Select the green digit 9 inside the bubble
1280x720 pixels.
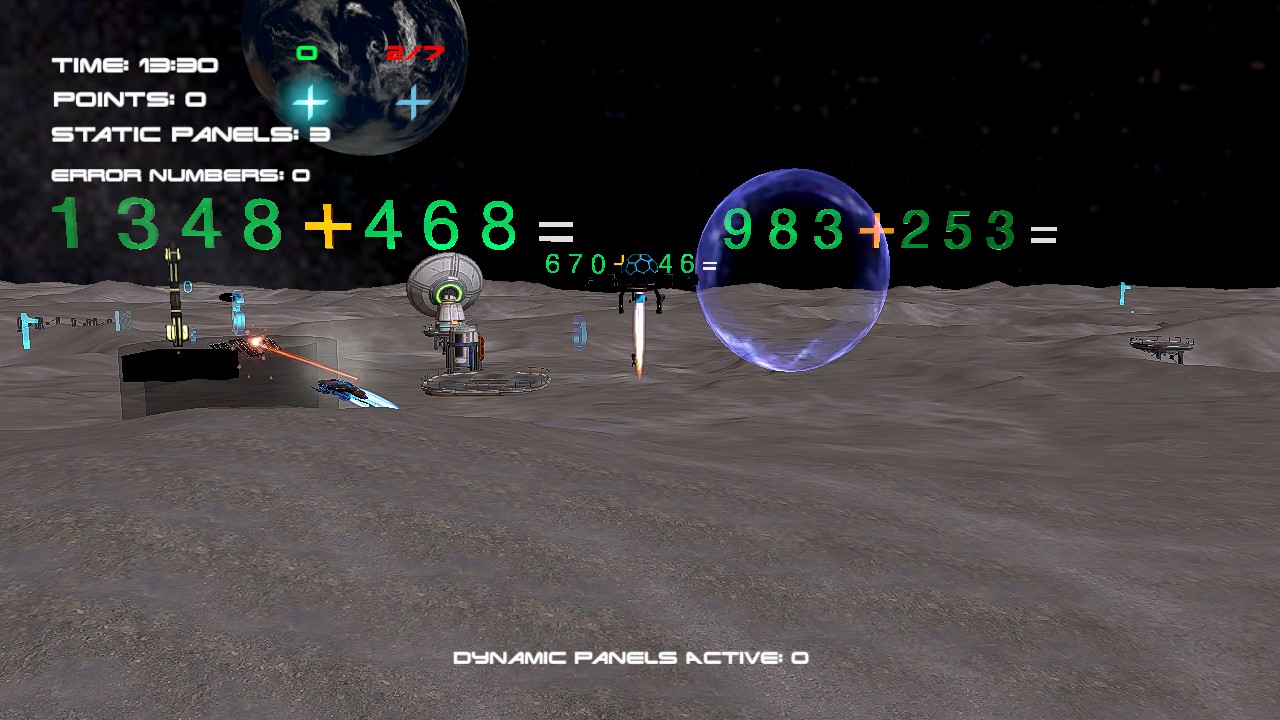(737, 230)
